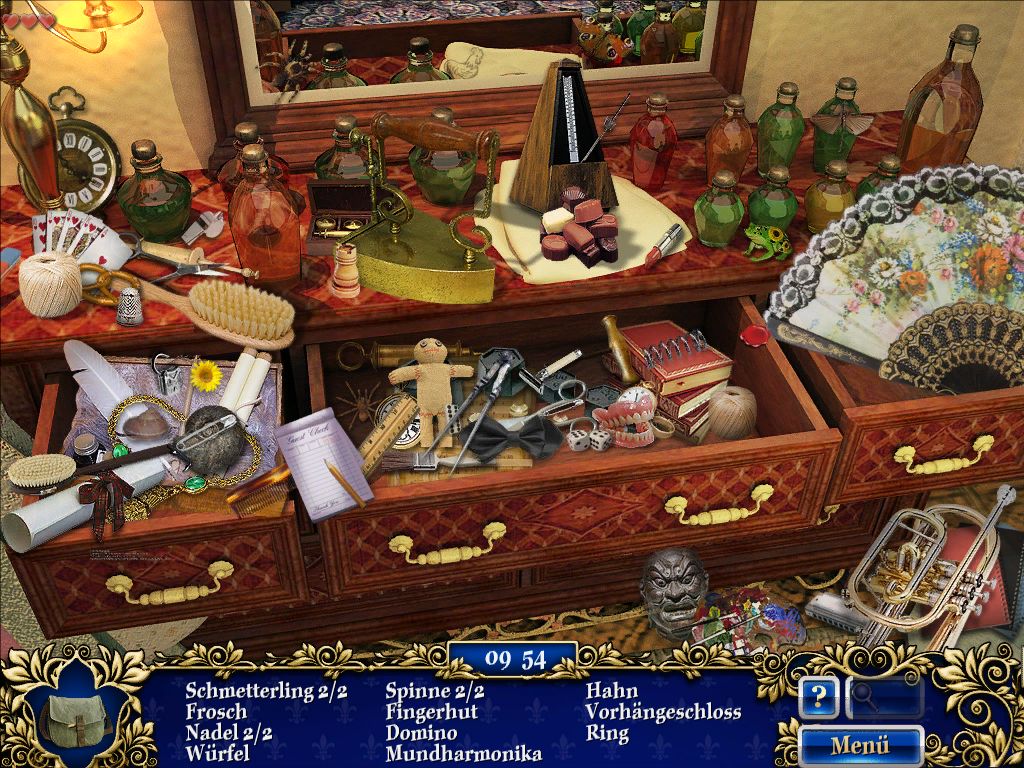Select 'Frosch' in the object list
This screenshot has width=1024, height=768.
(216, 712)
